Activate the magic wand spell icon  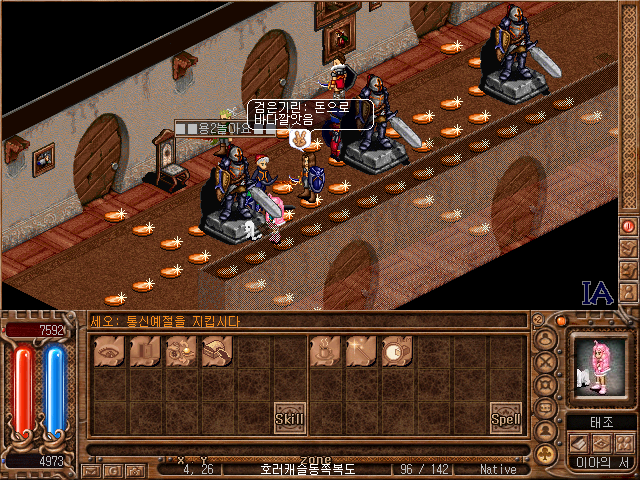tap(360, 352)
